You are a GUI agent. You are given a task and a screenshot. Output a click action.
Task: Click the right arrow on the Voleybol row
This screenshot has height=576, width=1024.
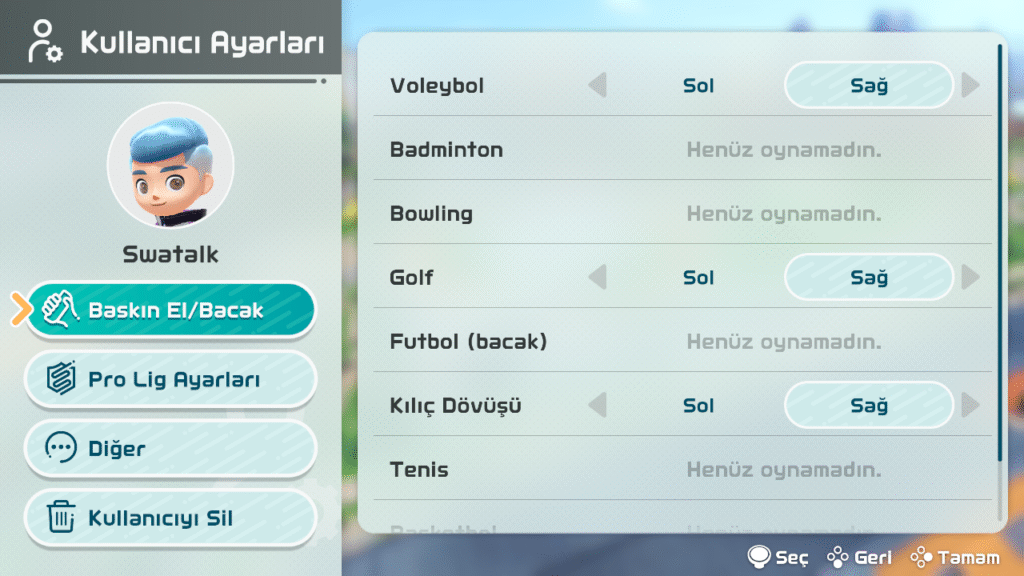point(970,86)
